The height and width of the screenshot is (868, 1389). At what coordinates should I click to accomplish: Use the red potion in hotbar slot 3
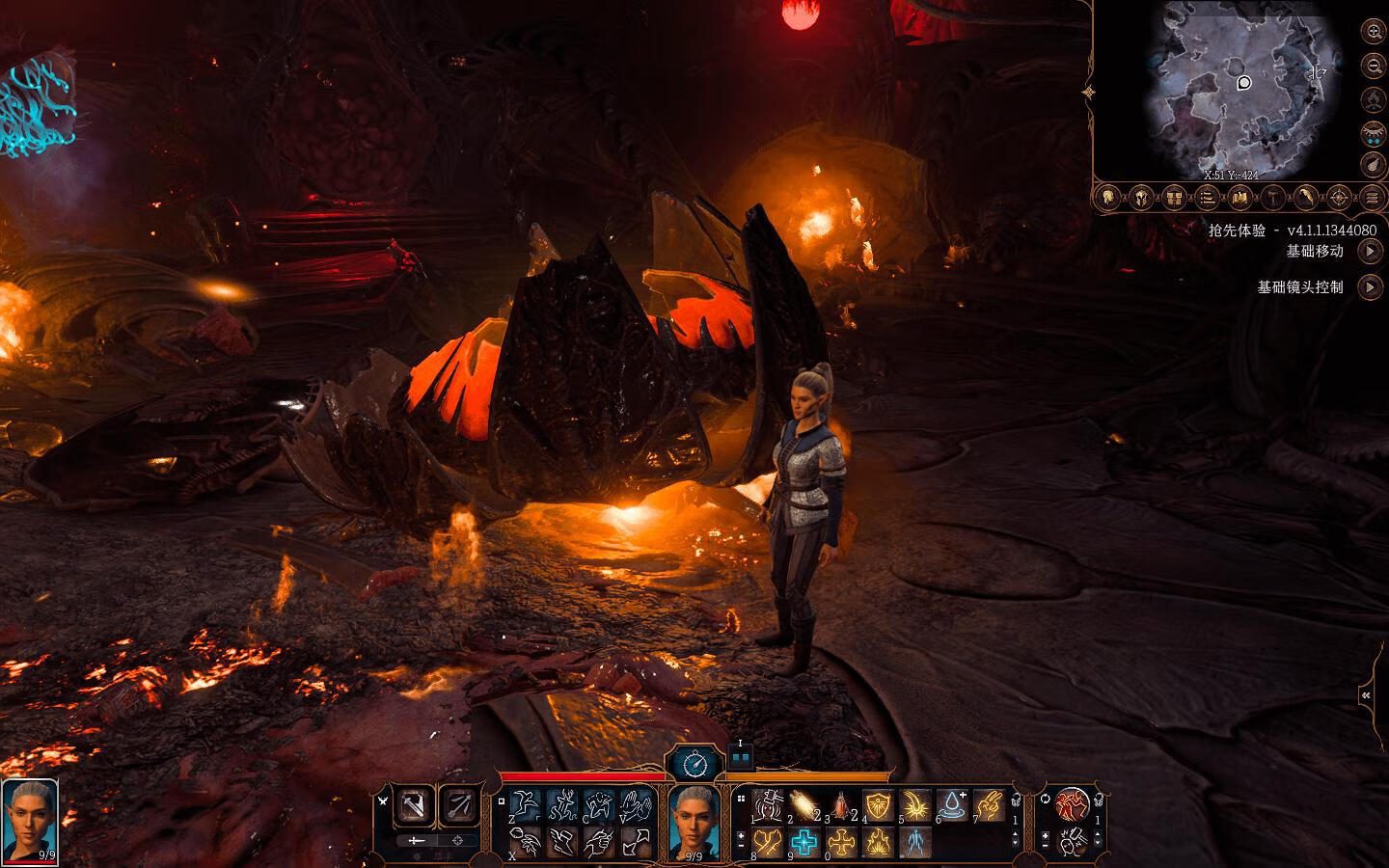click(x=840, y=804)
